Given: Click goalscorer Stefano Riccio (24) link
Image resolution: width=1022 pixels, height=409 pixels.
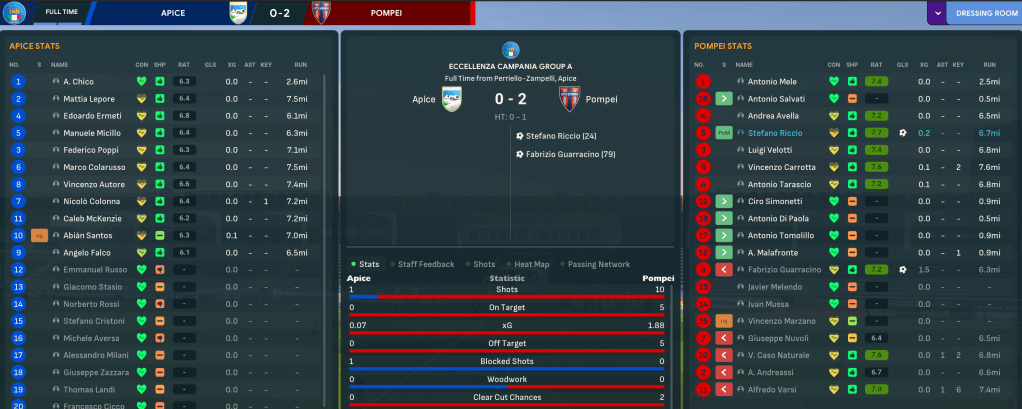Looking at the screenshot, I should point(560,135).
